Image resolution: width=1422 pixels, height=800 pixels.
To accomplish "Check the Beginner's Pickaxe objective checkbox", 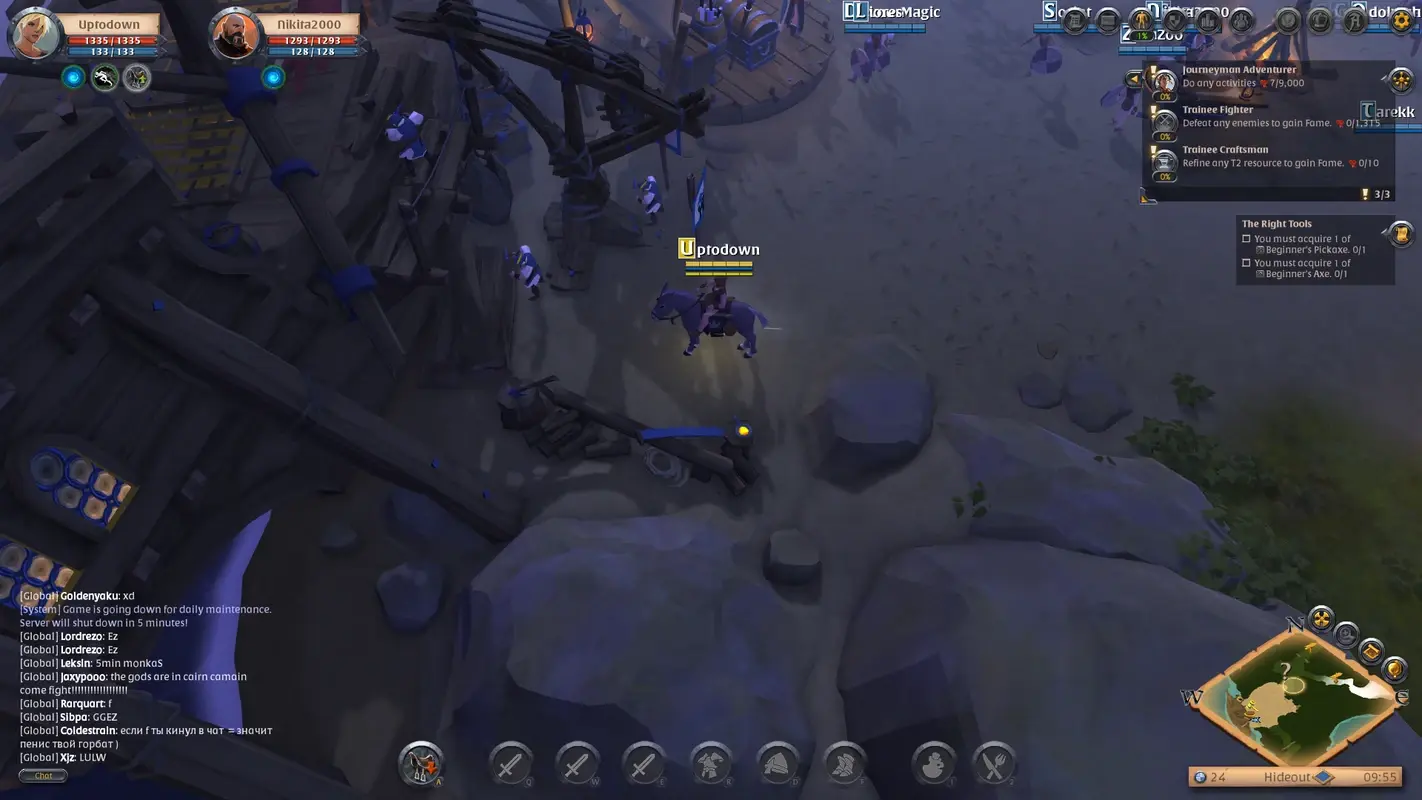I will [x=1245, y=238].
